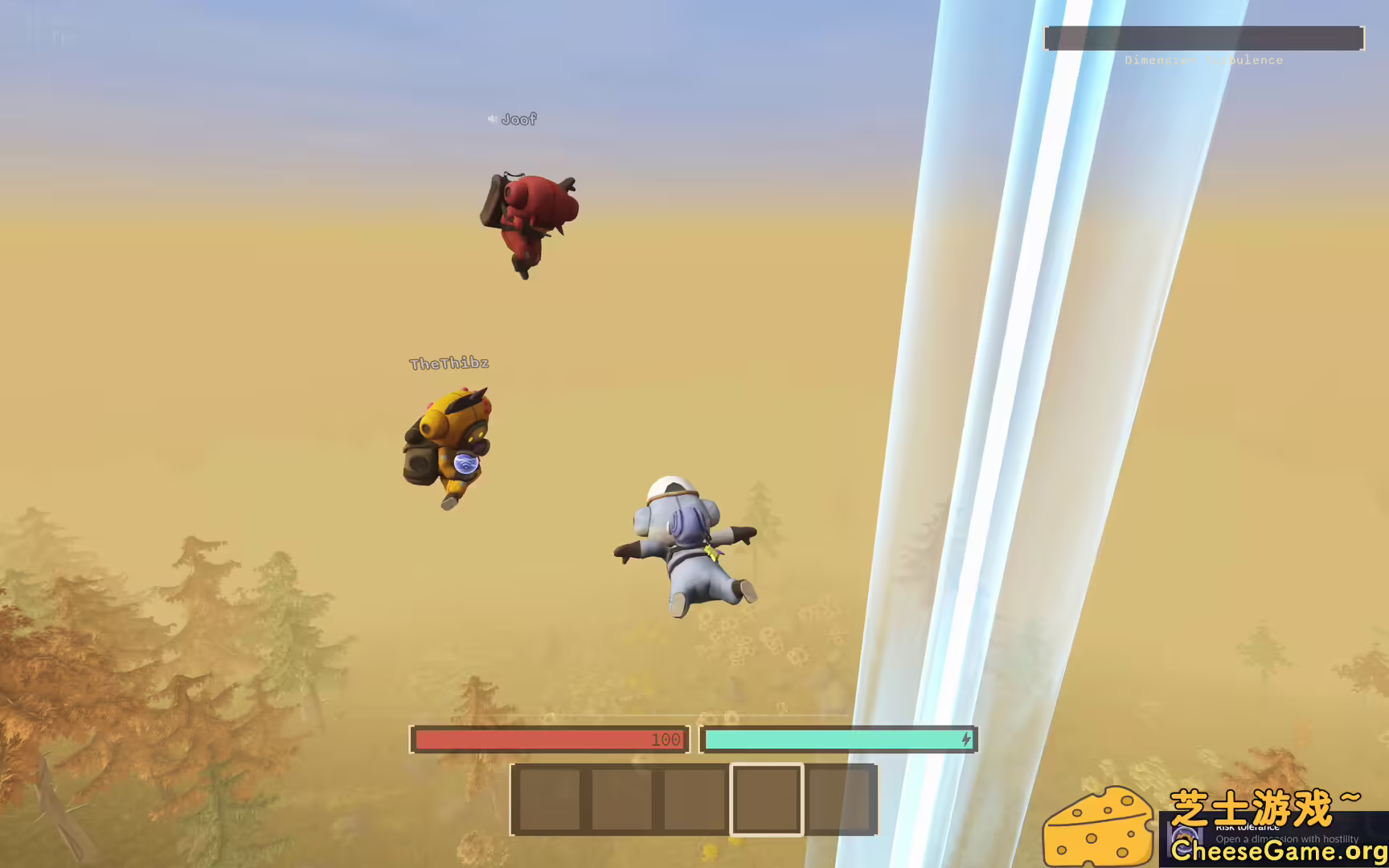
Task: Click the lightning icon on the energy bar
Action: coord(965,739)
